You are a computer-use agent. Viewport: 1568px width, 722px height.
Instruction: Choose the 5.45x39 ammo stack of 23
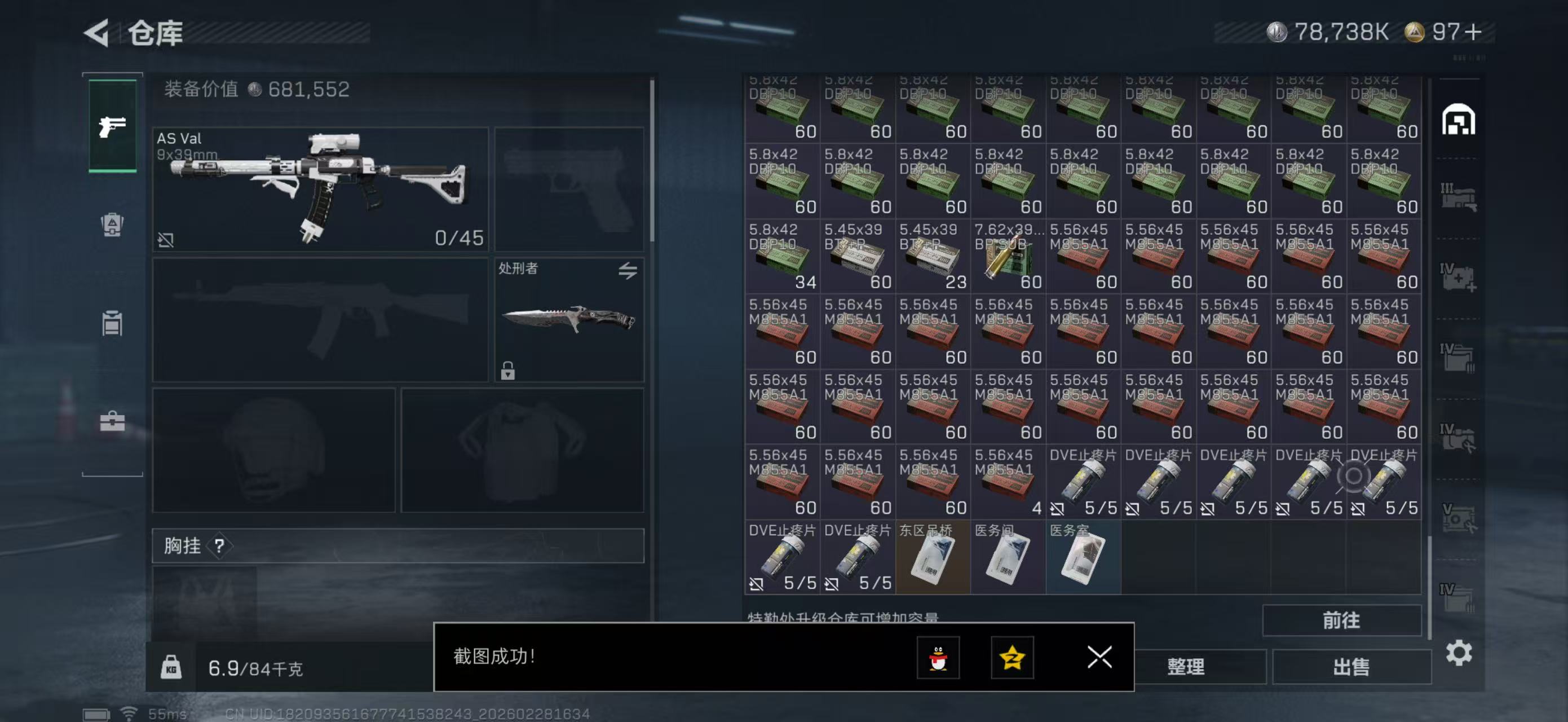coord(933,257)
